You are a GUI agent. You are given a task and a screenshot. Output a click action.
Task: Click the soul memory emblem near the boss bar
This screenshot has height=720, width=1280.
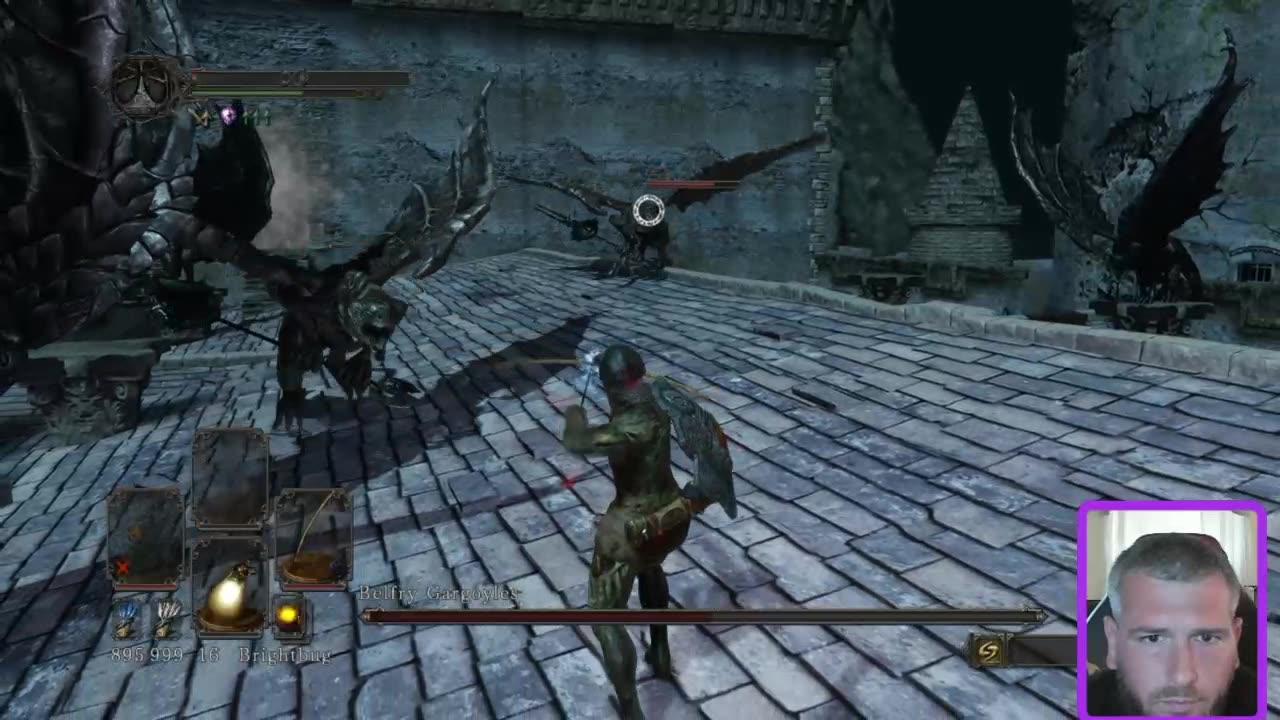[x=986, y=650]
